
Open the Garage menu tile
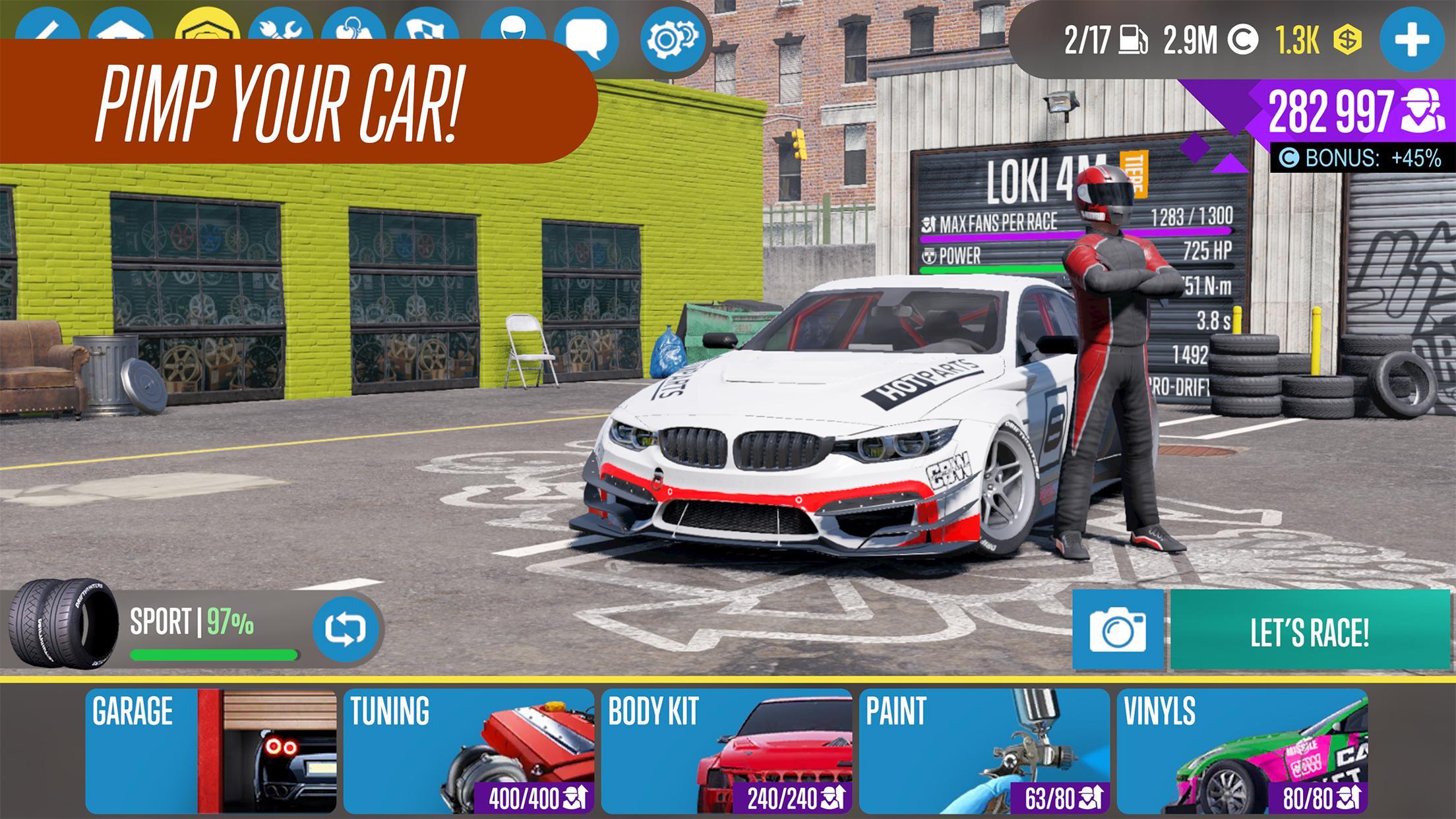click(210, 750)
